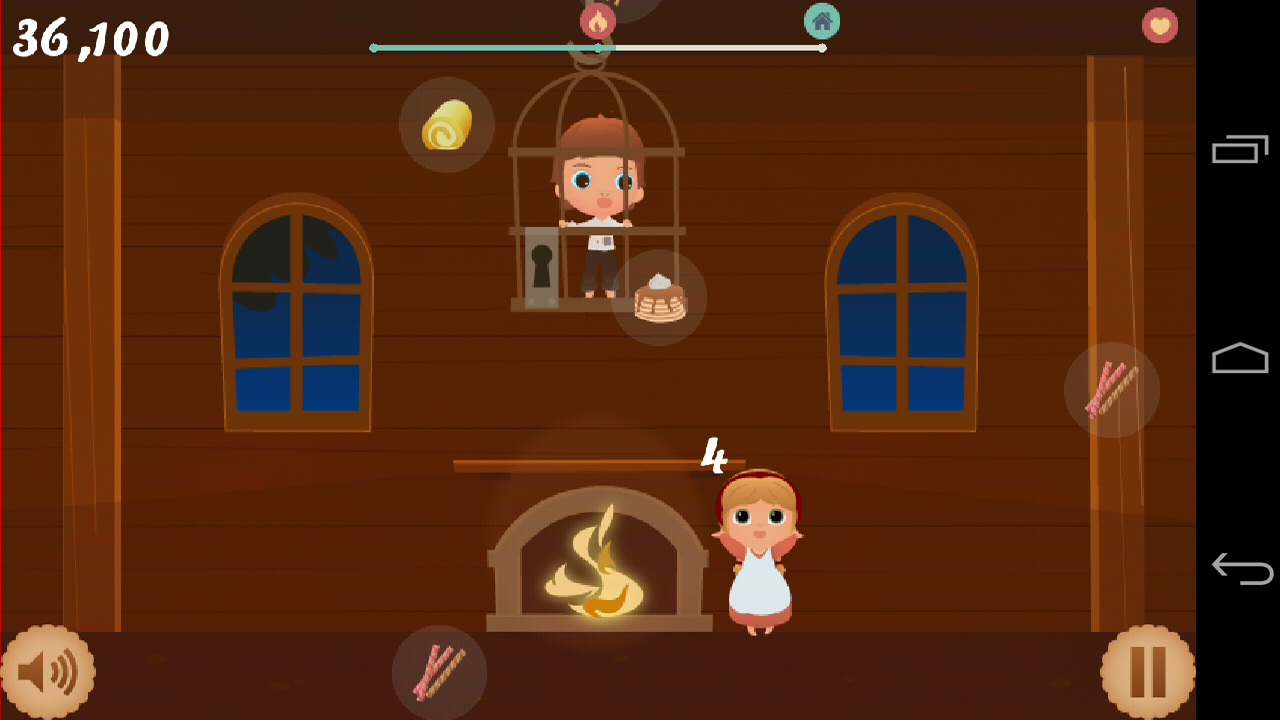Tap the left window

pyautogui.click(x=294, y=310)
